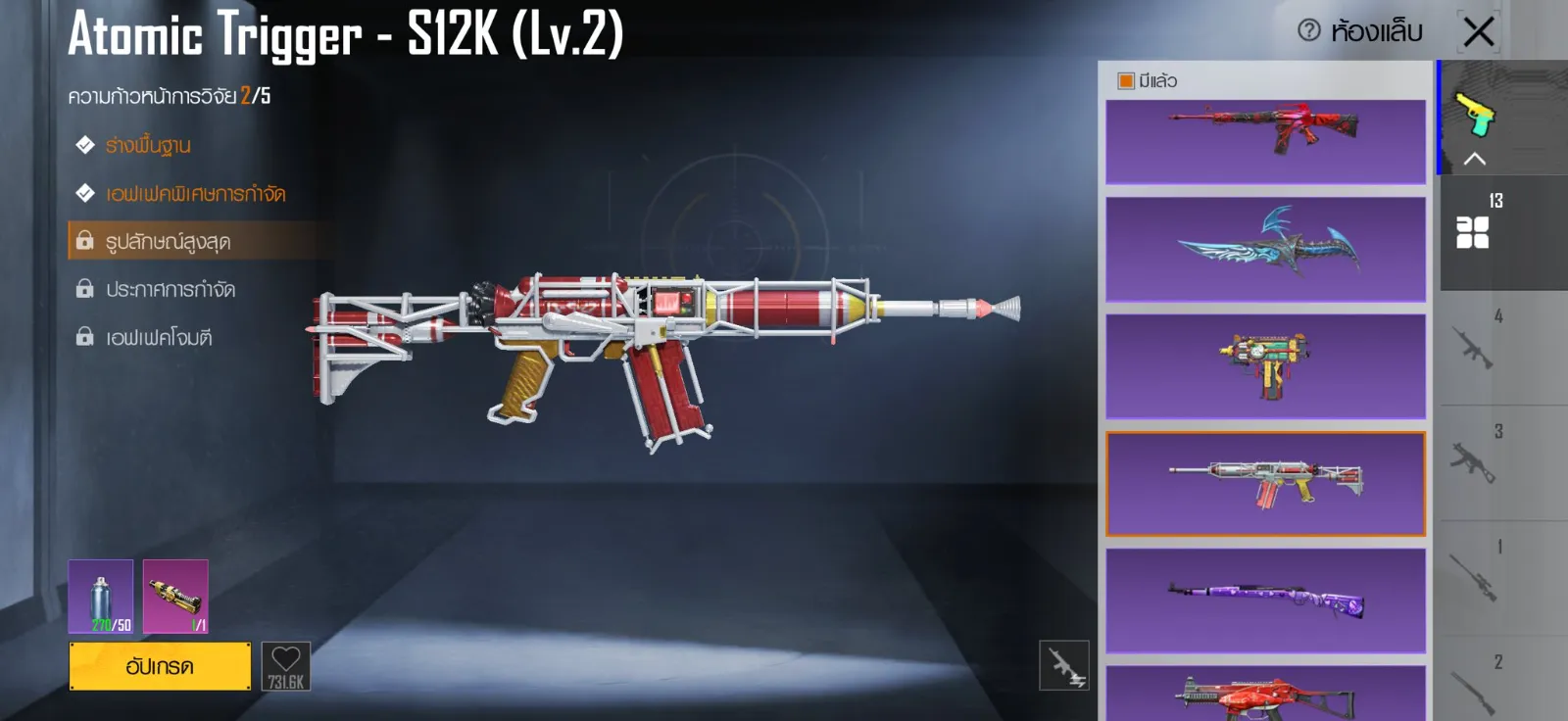
Task: Like the skin with the heart button
Action: pos(285,666)
